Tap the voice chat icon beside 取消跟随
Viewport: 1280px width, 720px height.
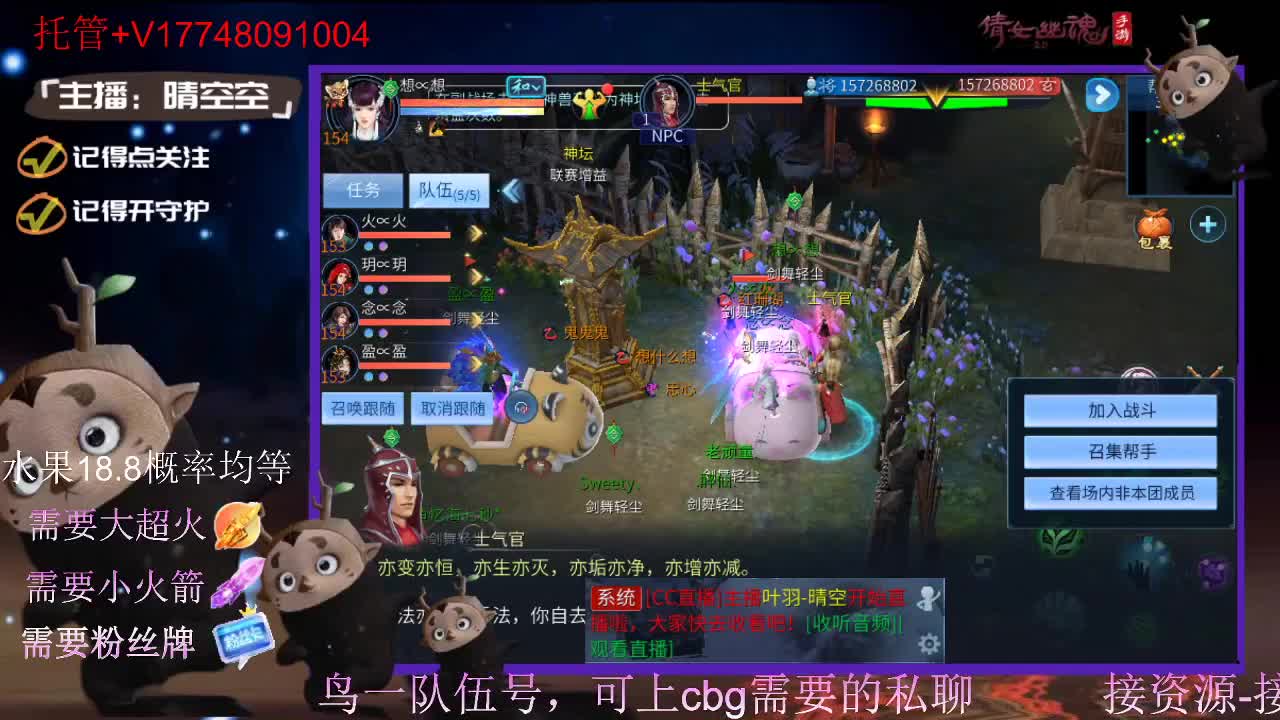pos(521,405)
